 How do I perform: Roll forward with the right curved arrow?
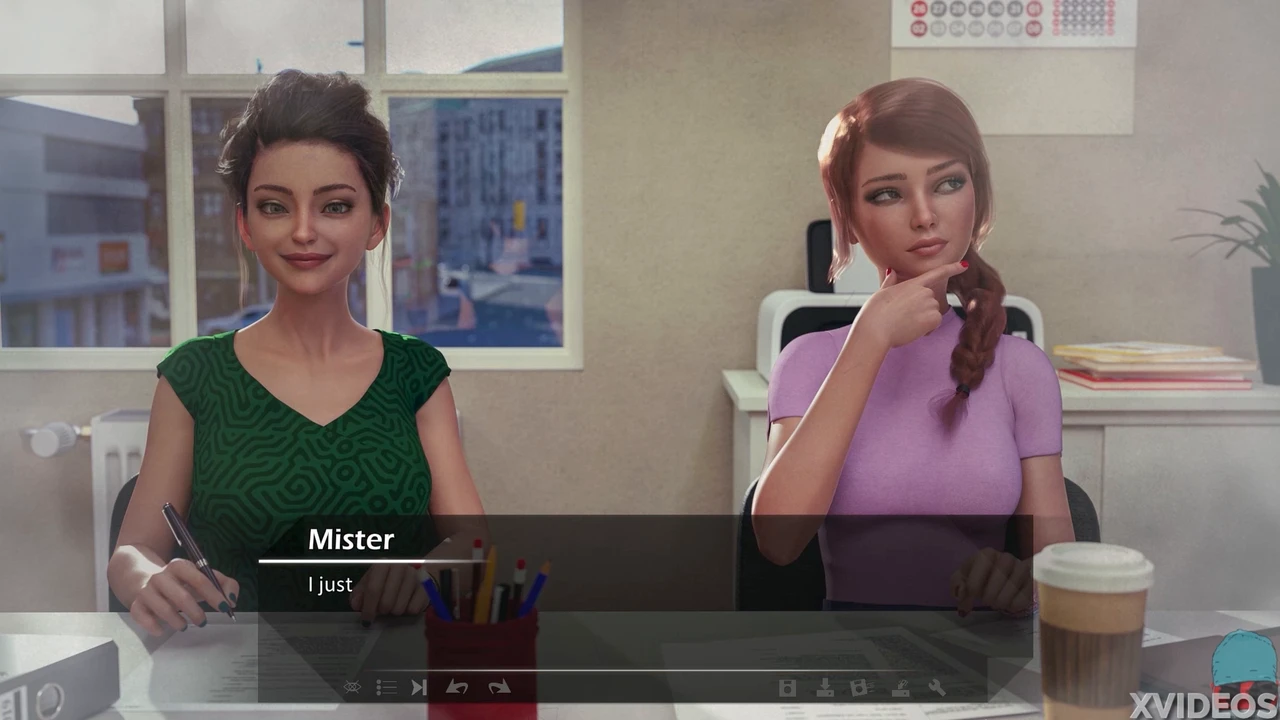tap(499, 687)
